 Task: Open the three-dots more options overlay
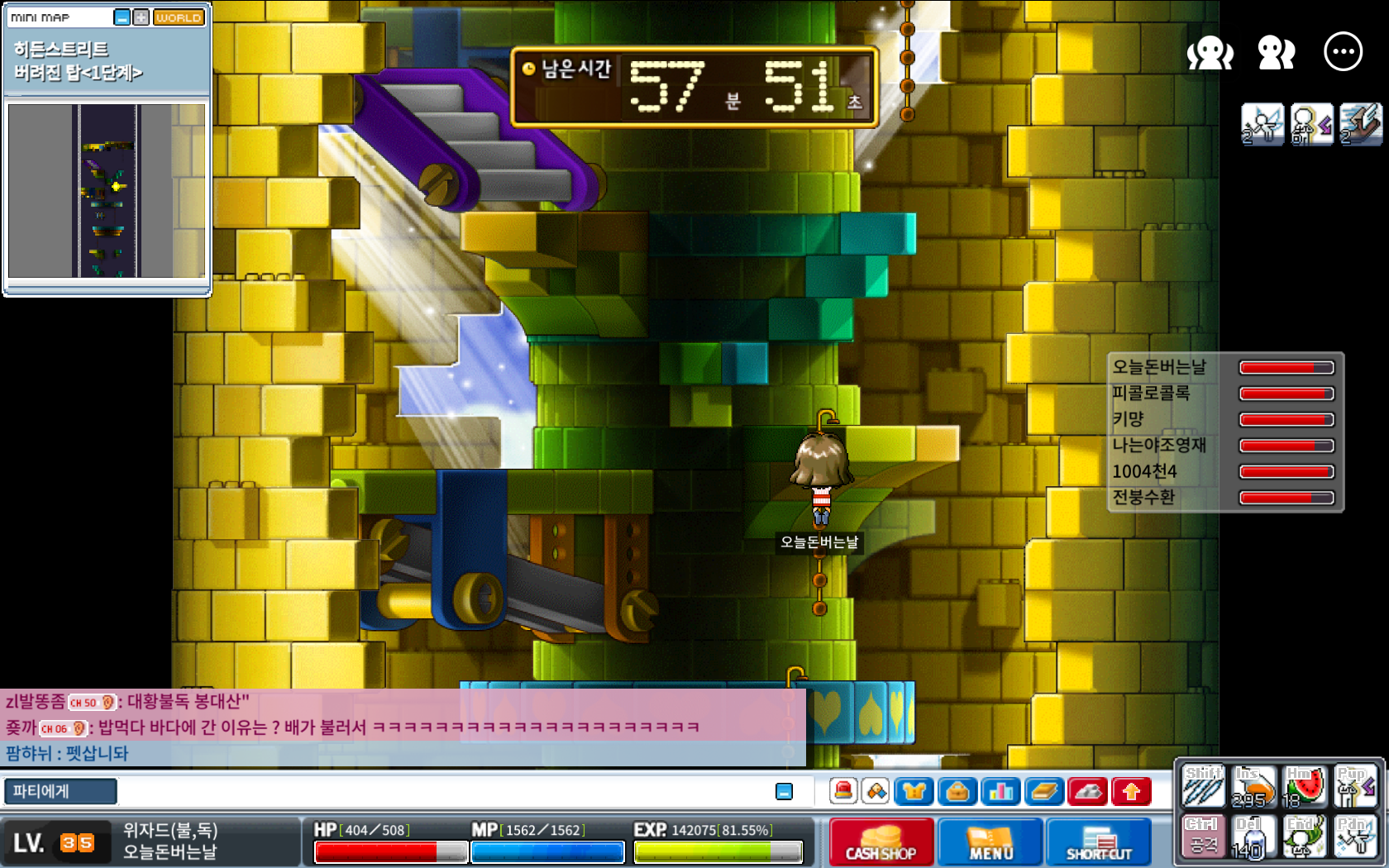tap(1343, 52)
